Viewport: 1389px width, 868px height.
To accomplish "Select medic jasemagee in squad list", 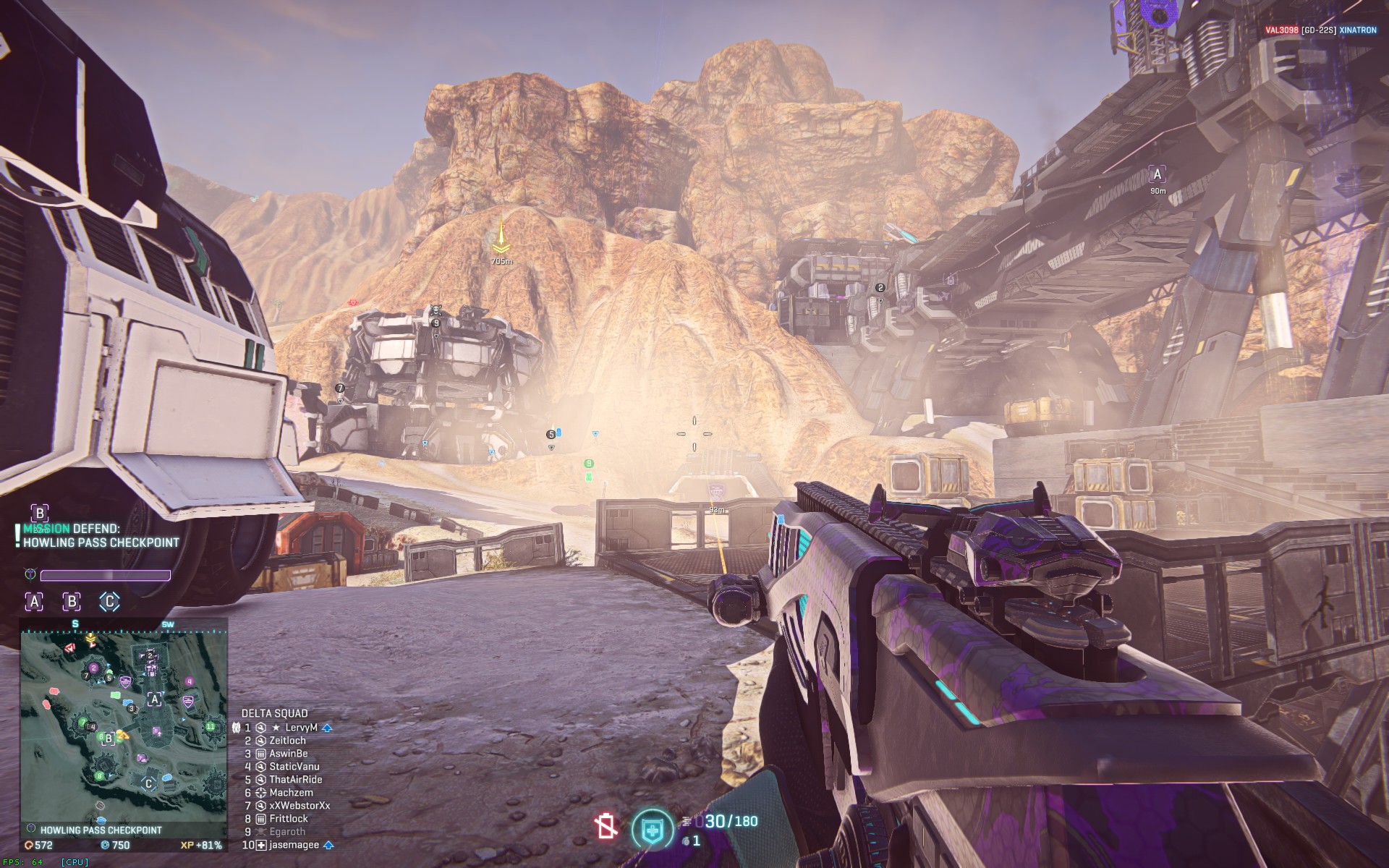I will 294,845.
